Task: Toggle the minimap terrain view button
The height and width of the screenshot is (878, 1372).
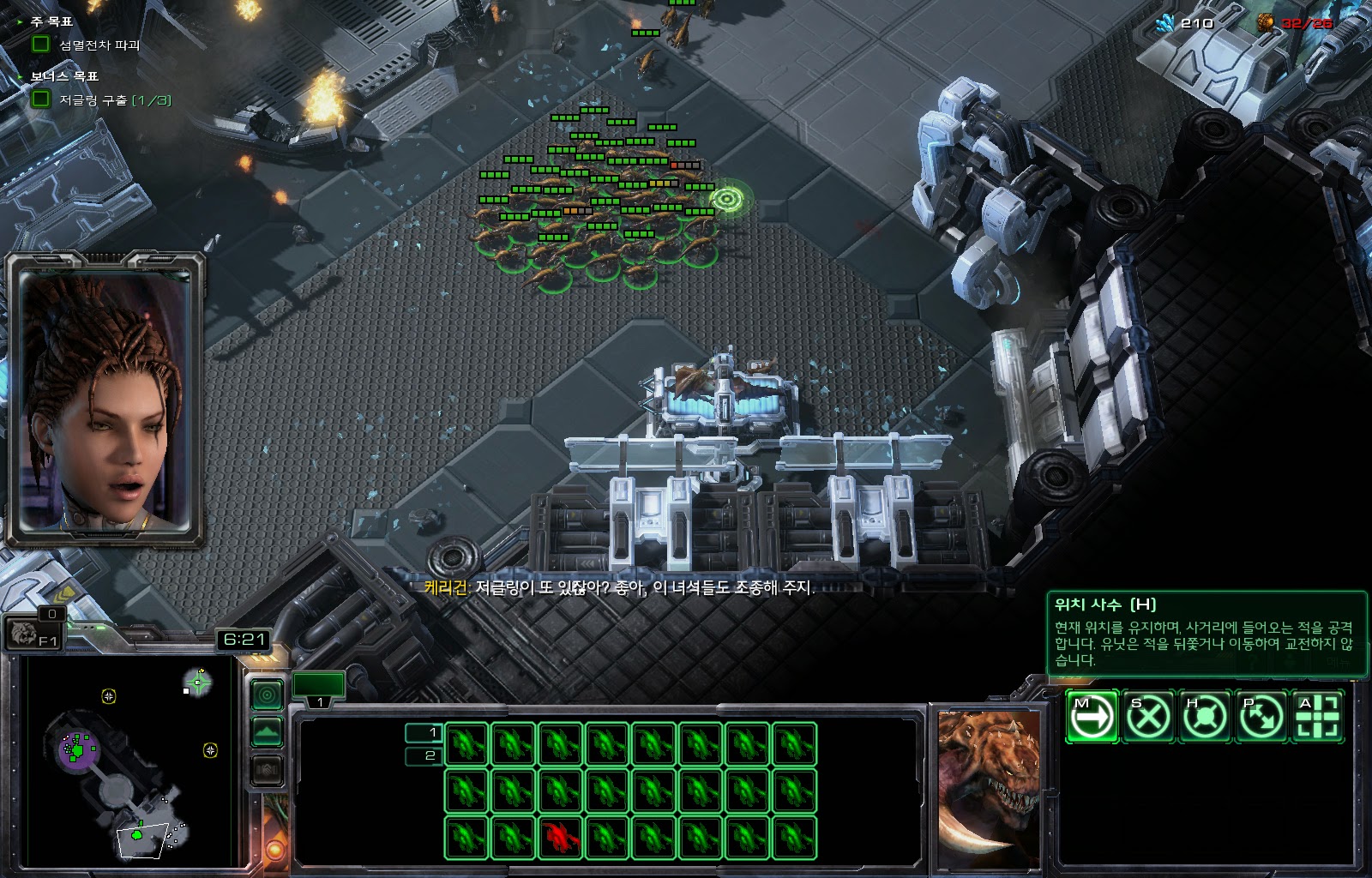Action: [x=267, y=732]
